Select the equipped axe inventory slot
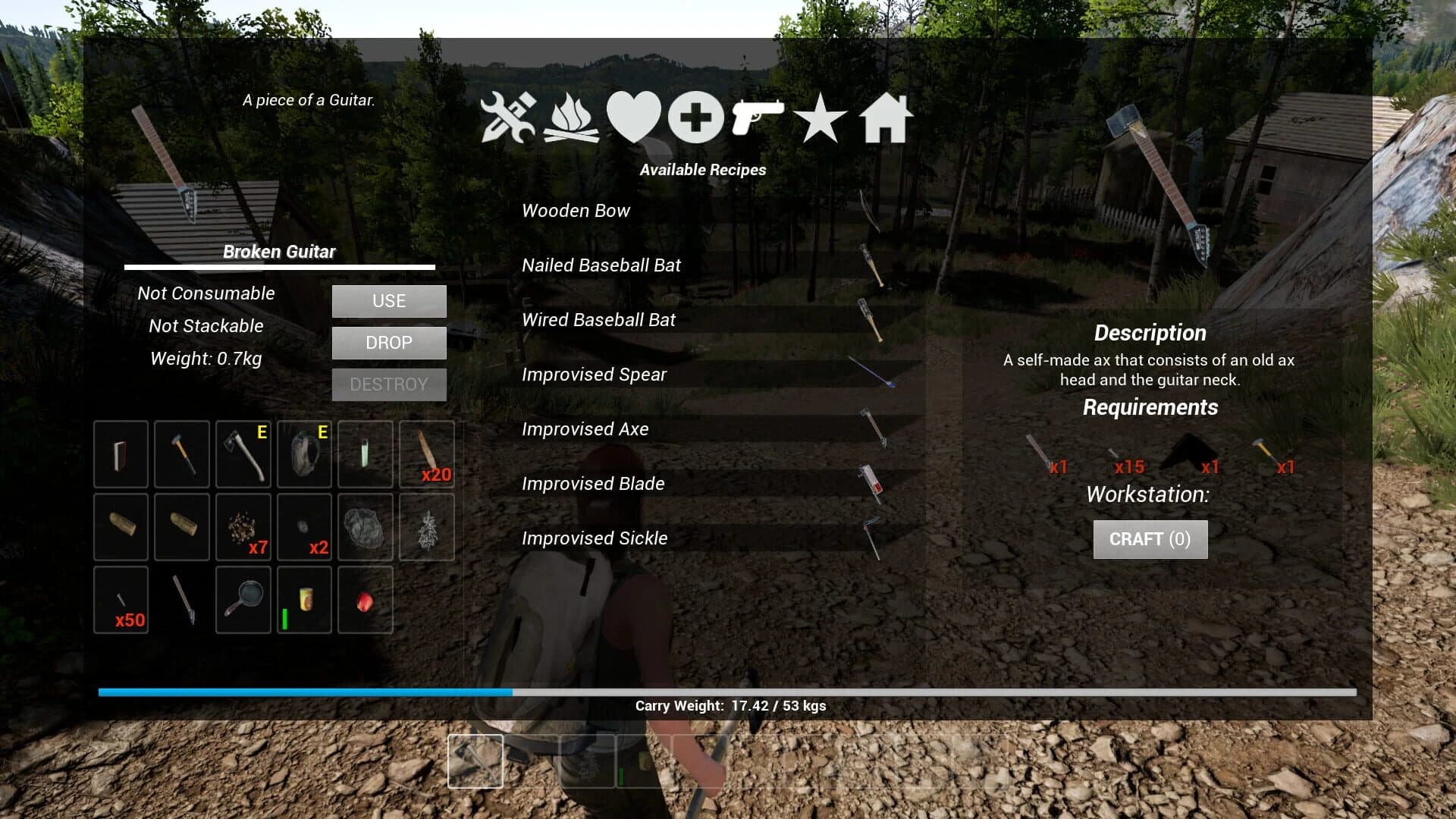 point(243,453)
